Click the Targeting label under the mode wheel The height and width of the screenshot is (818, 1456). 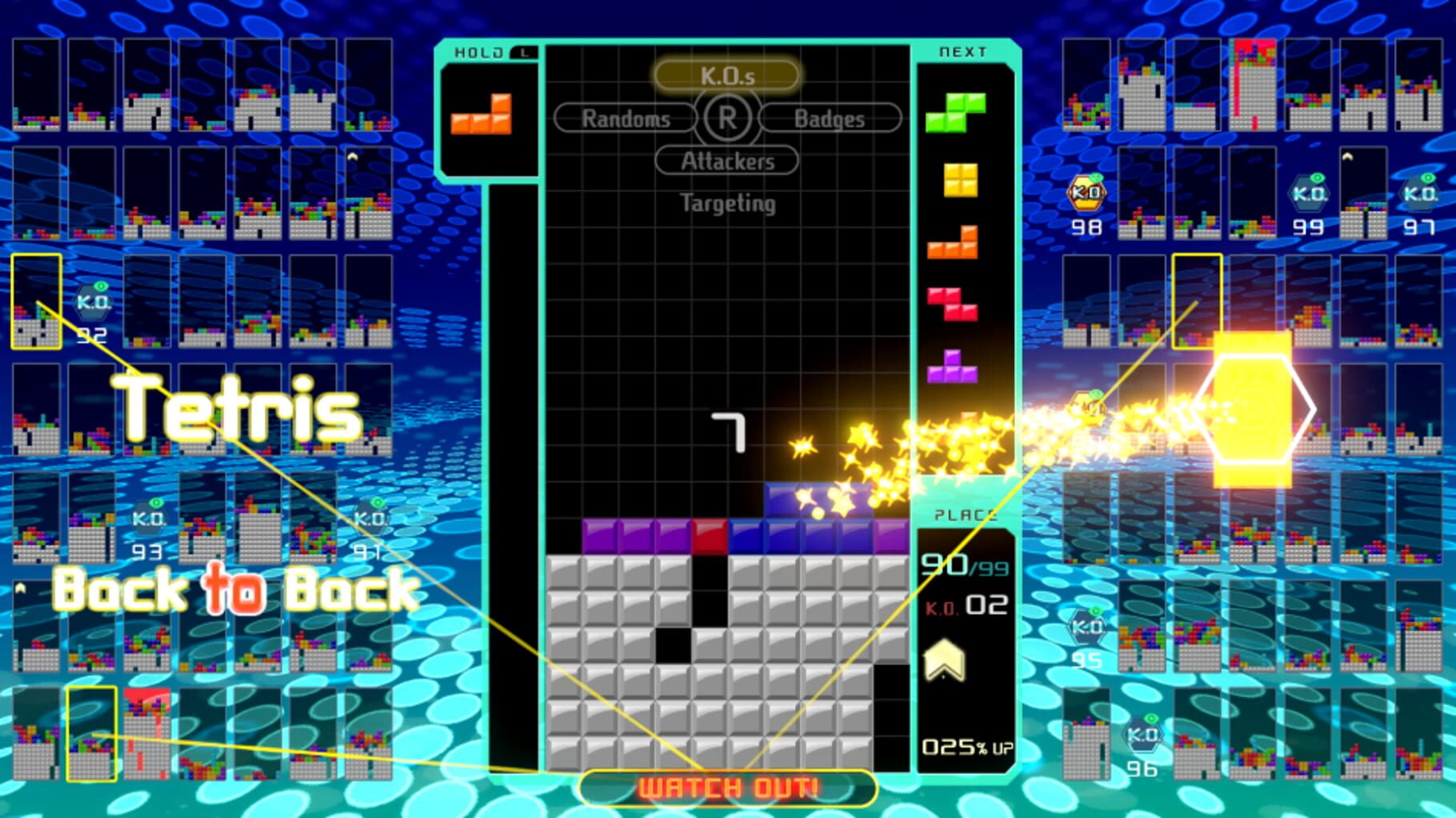pos(726,204)
